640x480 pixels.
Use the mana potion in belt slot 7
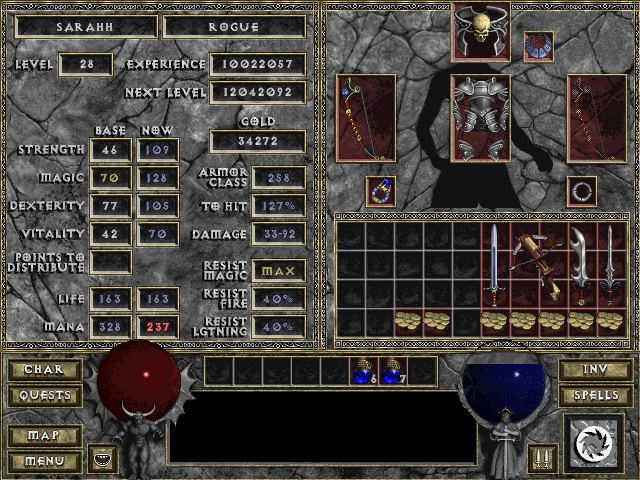(391, 371)
